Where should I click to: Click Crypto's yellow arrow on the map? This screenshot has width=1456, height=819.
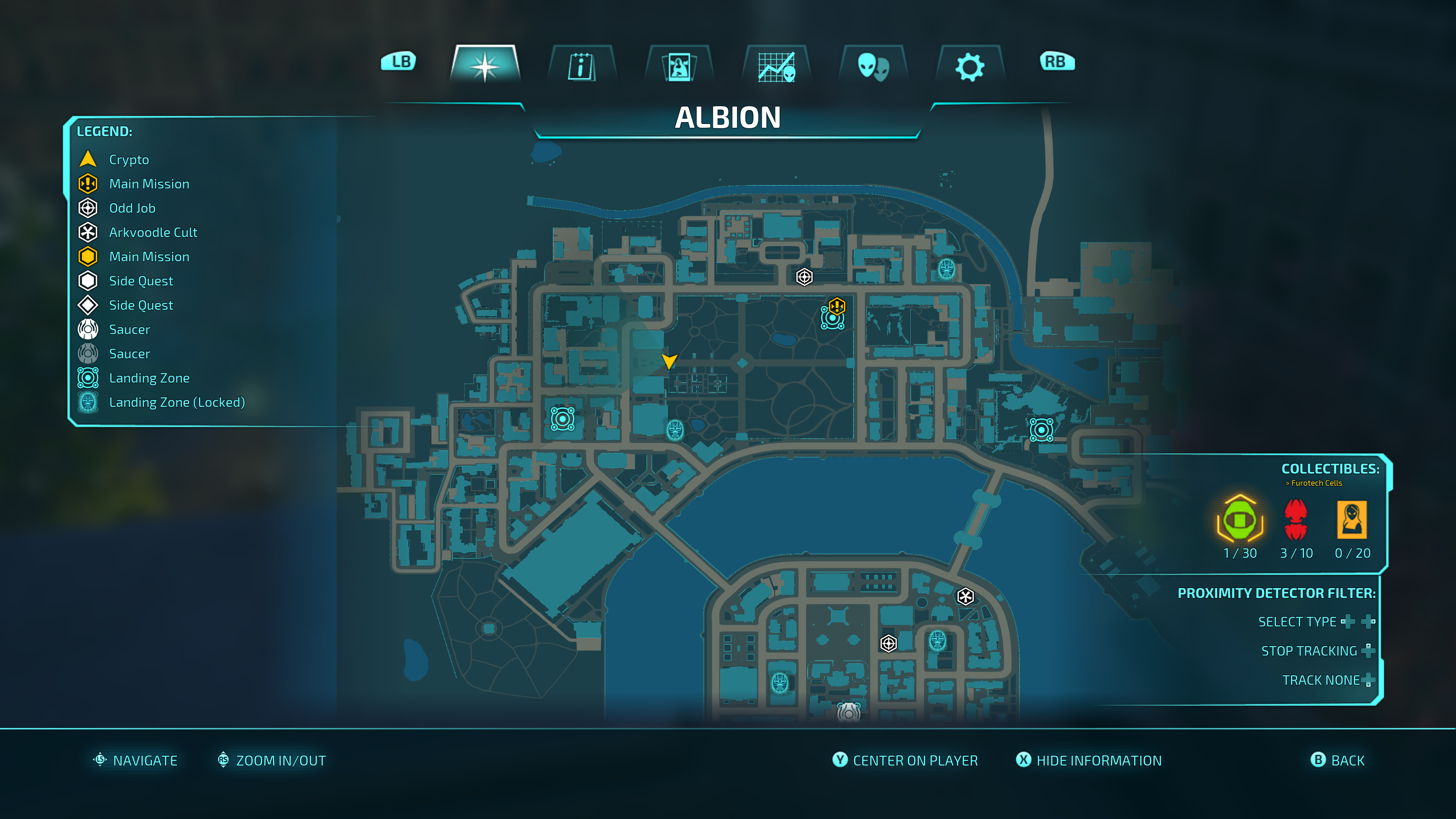click(669, 361)
